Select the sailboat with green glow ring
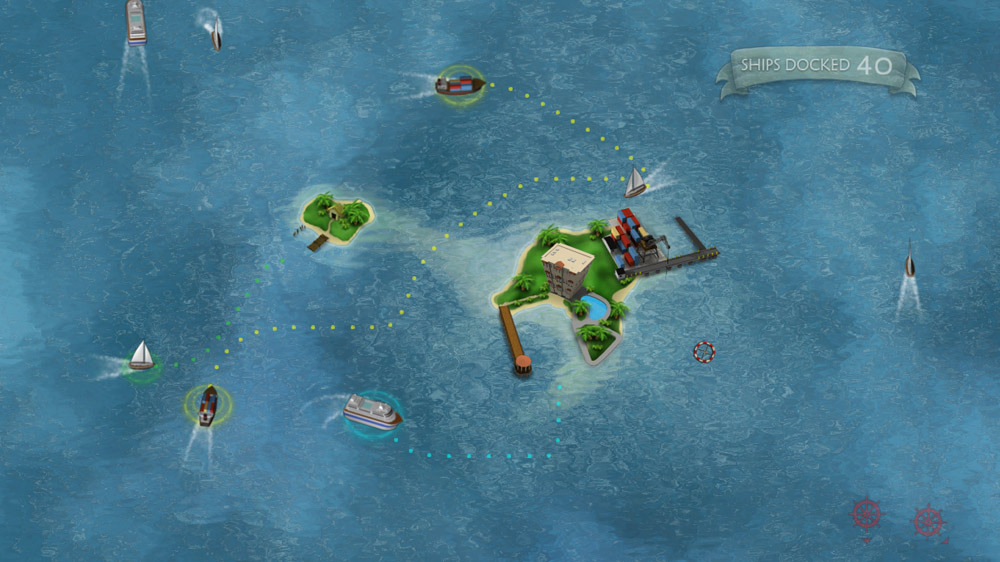This screenshot has height=562, width=1000. [141, 357]
